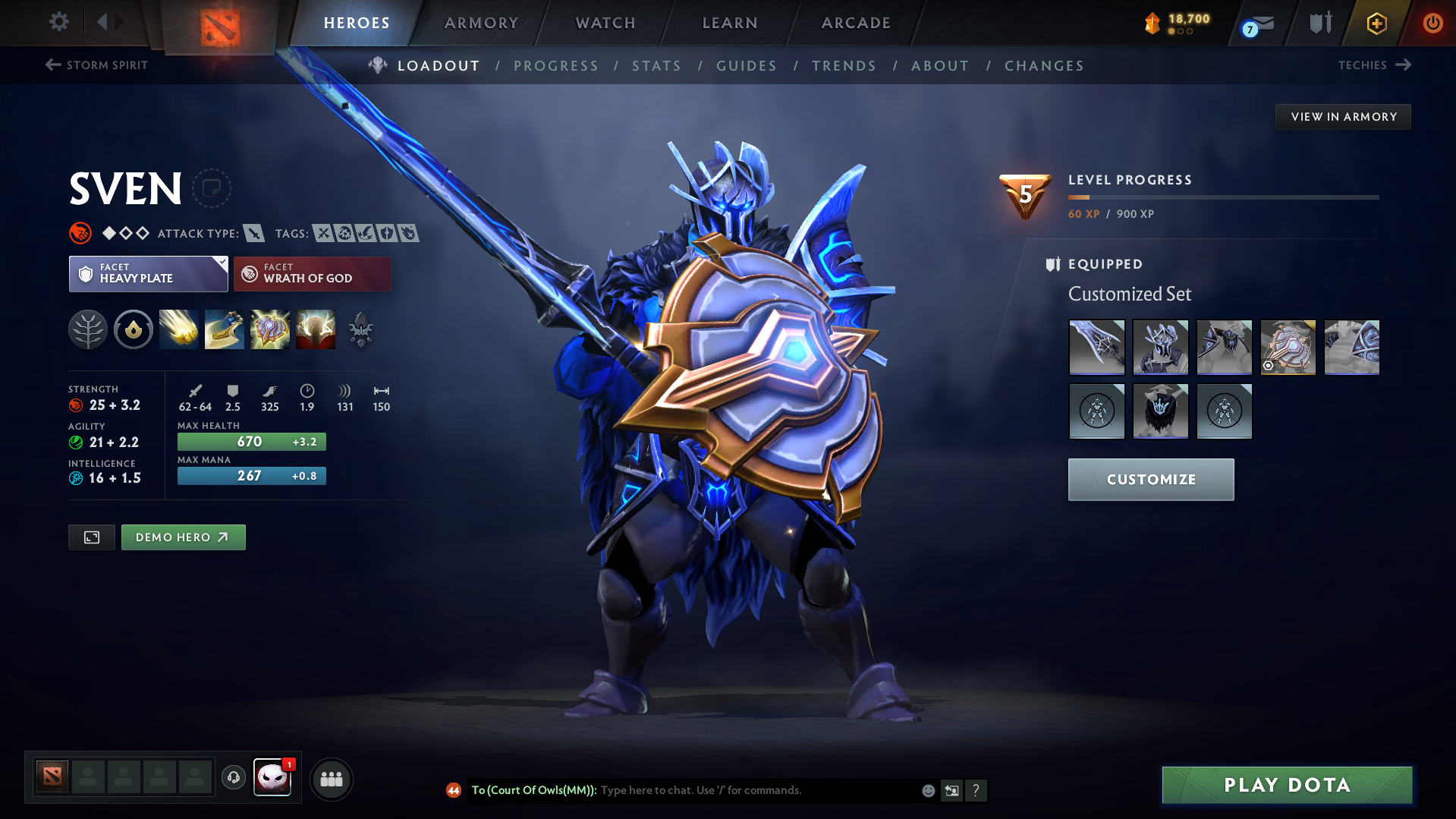1456x819 pixels.
Task: Click the hero picture-in-picture toggle button
Action: pos(91,537)
